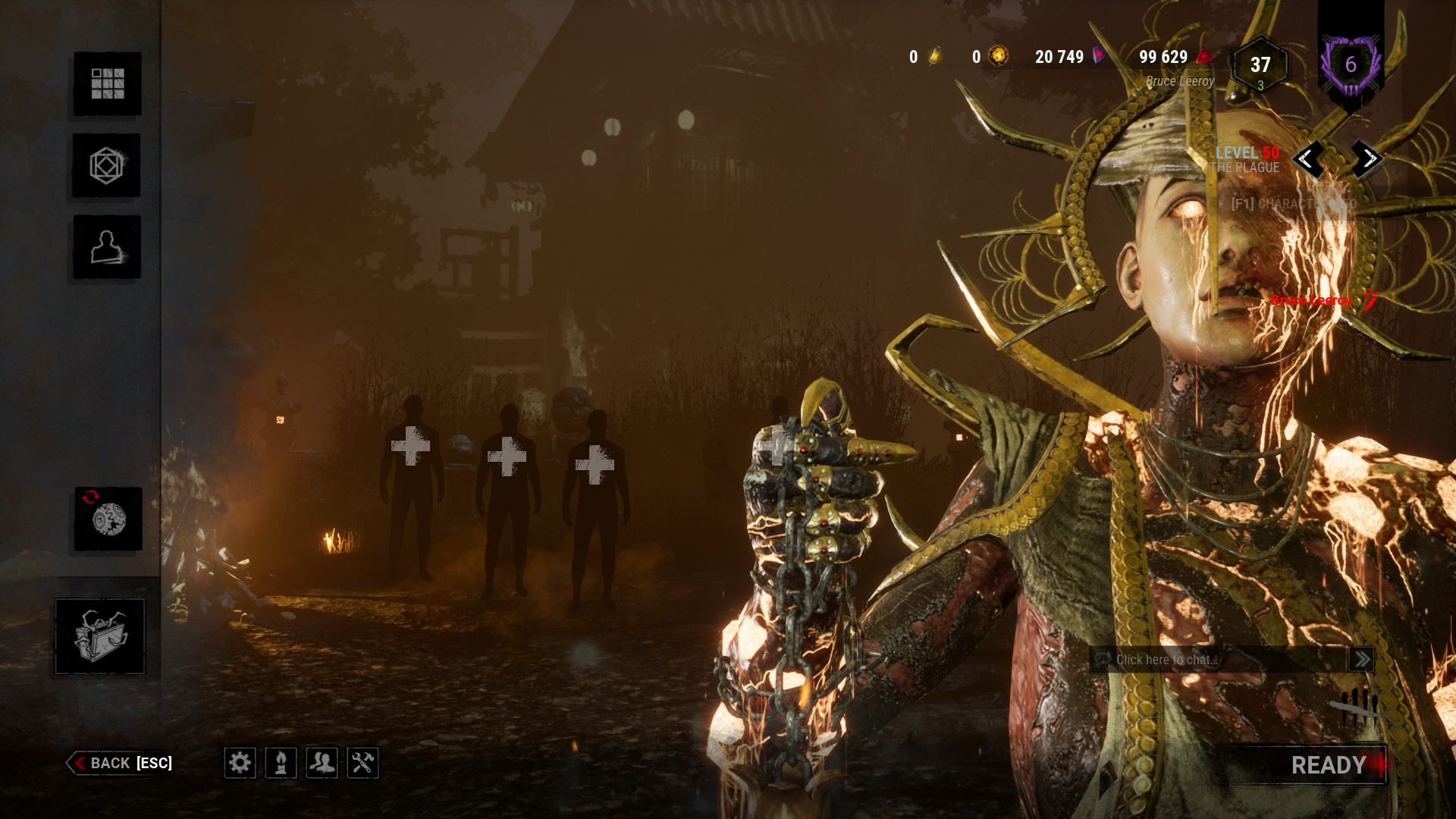Click the player level 37 badge
This screenshot has height=819, width=1456.
[x=1260, y=66]
